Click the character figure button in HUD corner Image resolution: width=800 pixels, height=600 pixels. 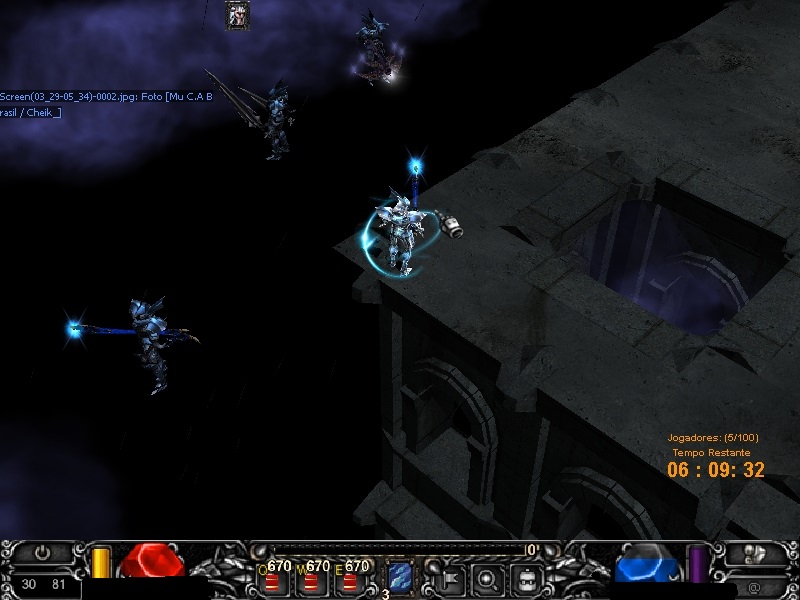pos(757,552)
